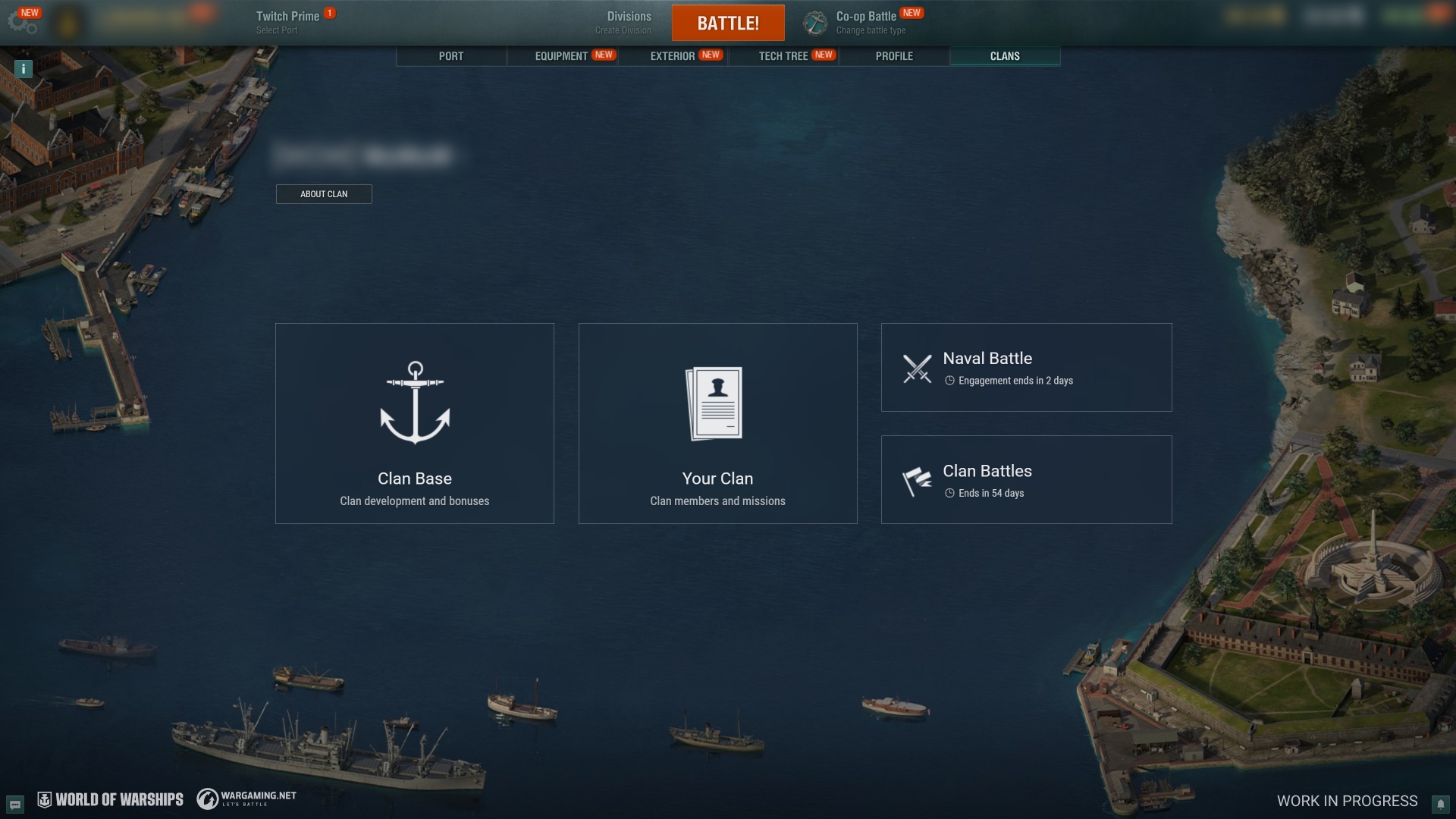This screenshot has width=1456, height=819.
Task: Go to the Exterior tab
Action: click(x=673, y=56)
